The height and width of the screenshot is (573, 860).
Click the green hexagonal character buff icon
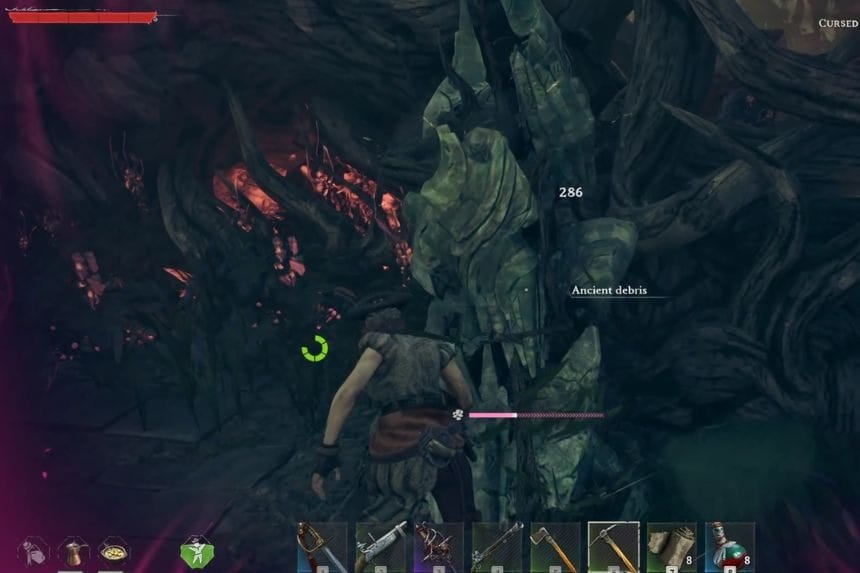click(196, 551)
